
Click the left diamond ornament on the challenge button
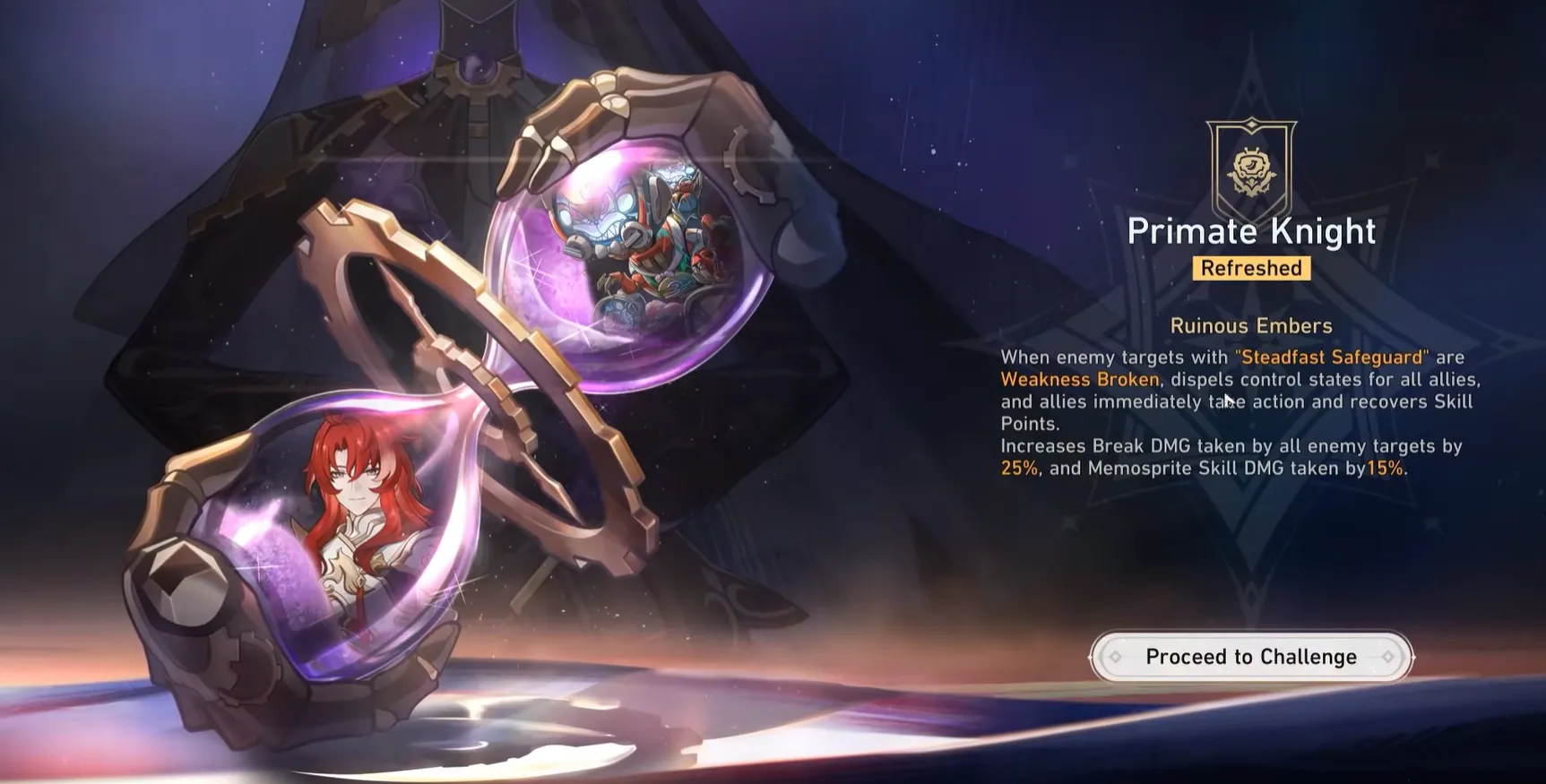tap(1114, 656)
